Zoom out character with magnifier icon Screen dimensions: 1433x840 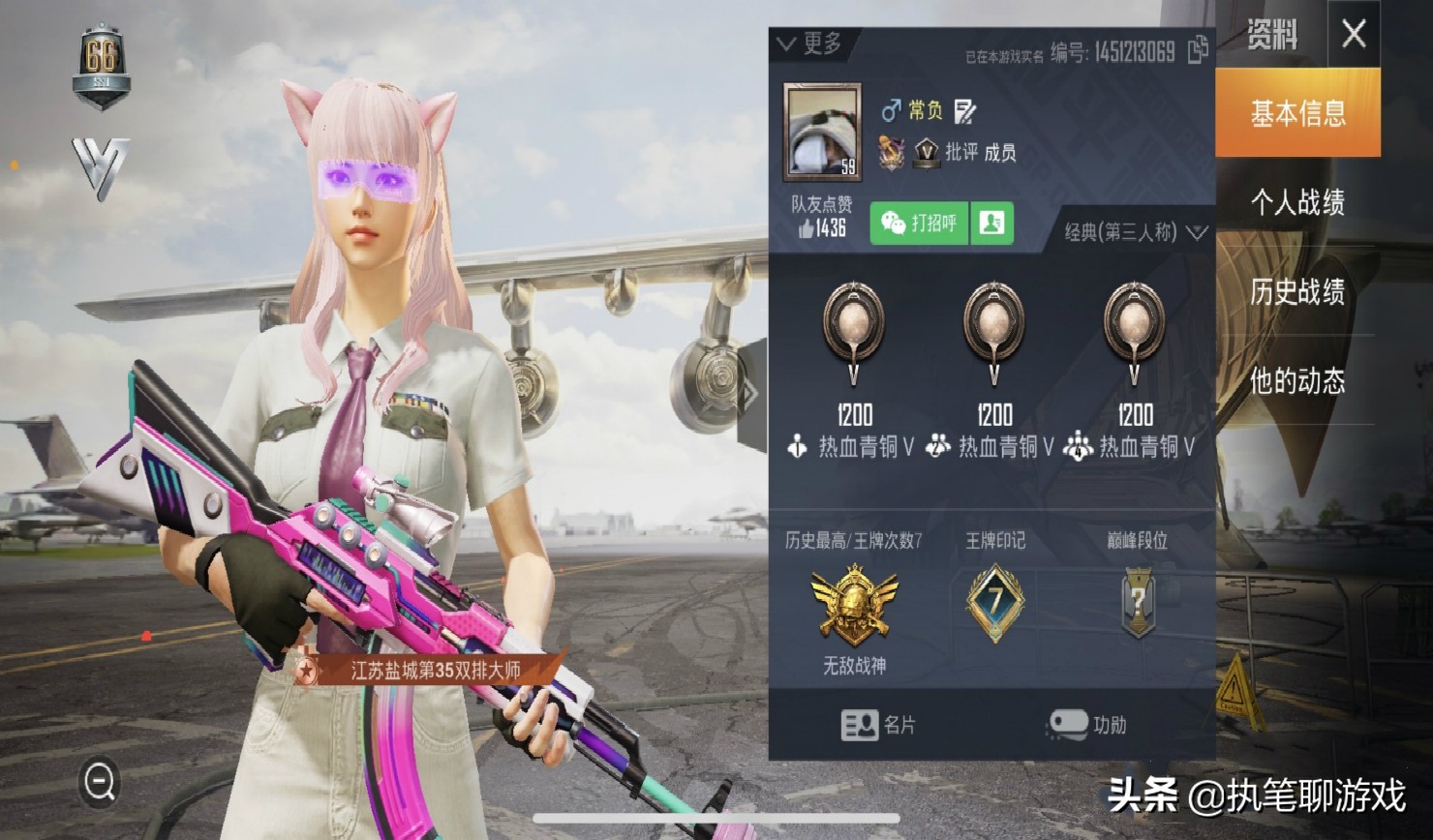pos(100,781)
